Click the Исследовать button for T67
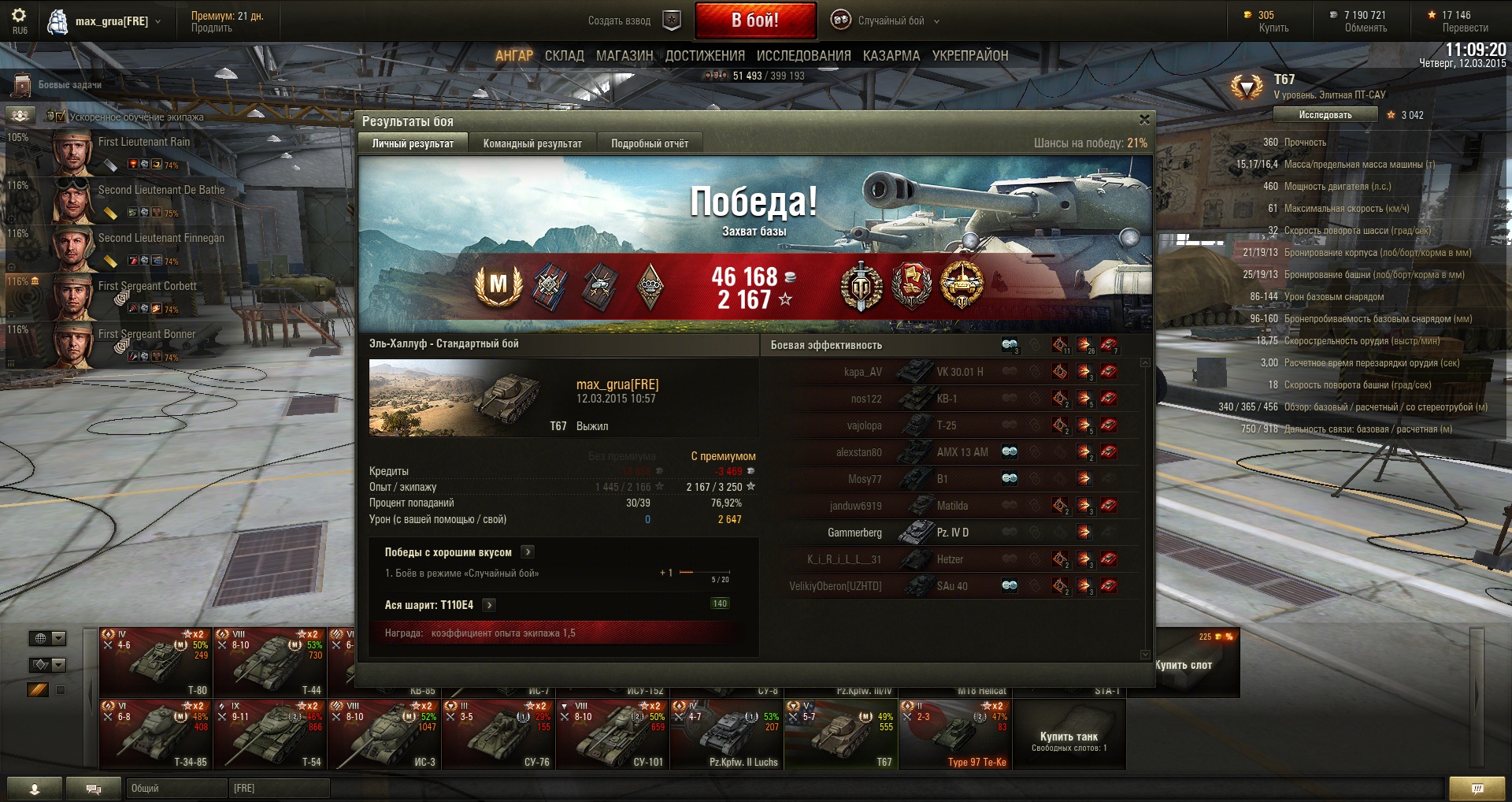 (x=1325, y=115)
